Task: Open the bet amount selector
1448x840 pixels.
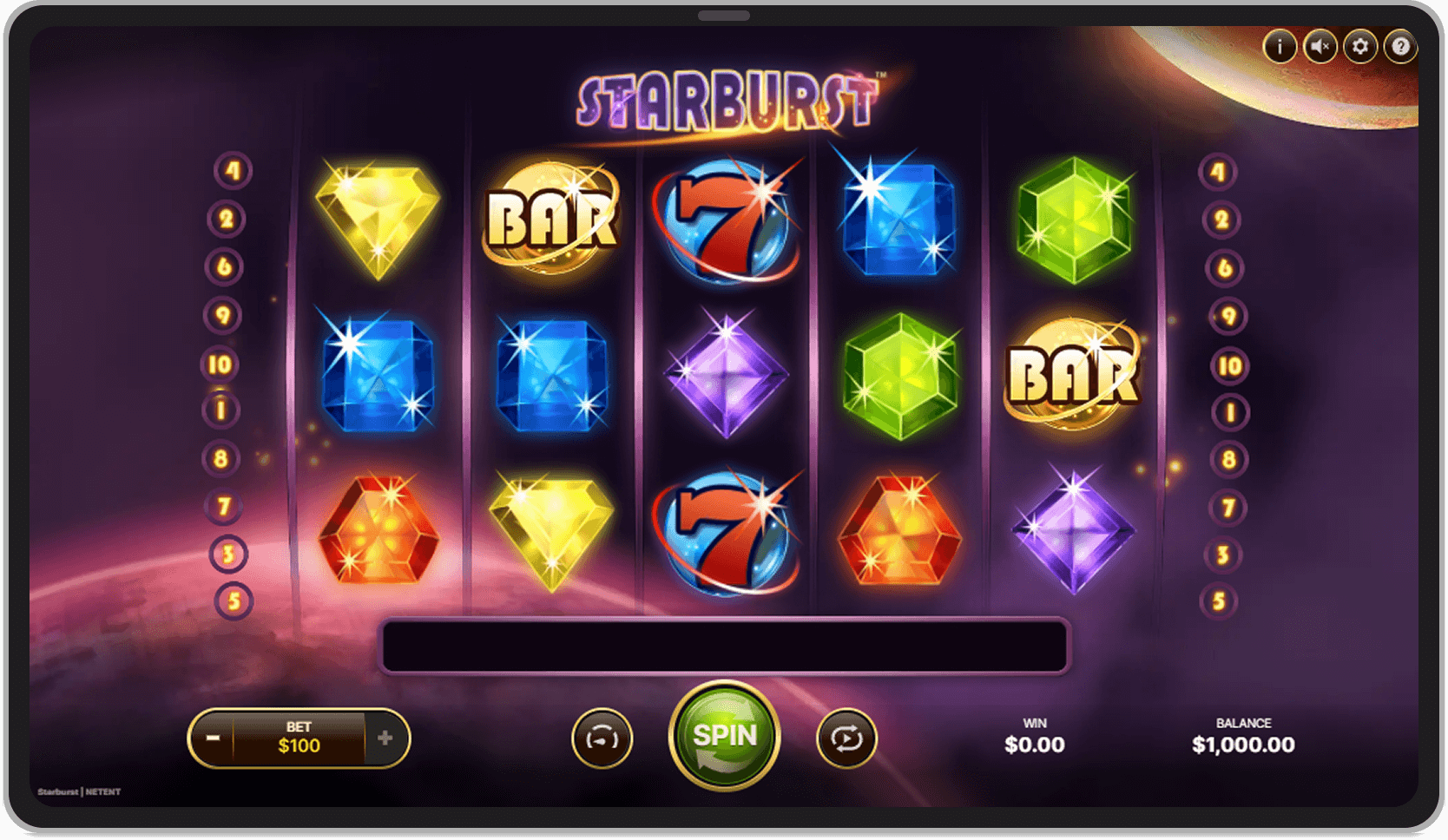Action: [299, 737]
